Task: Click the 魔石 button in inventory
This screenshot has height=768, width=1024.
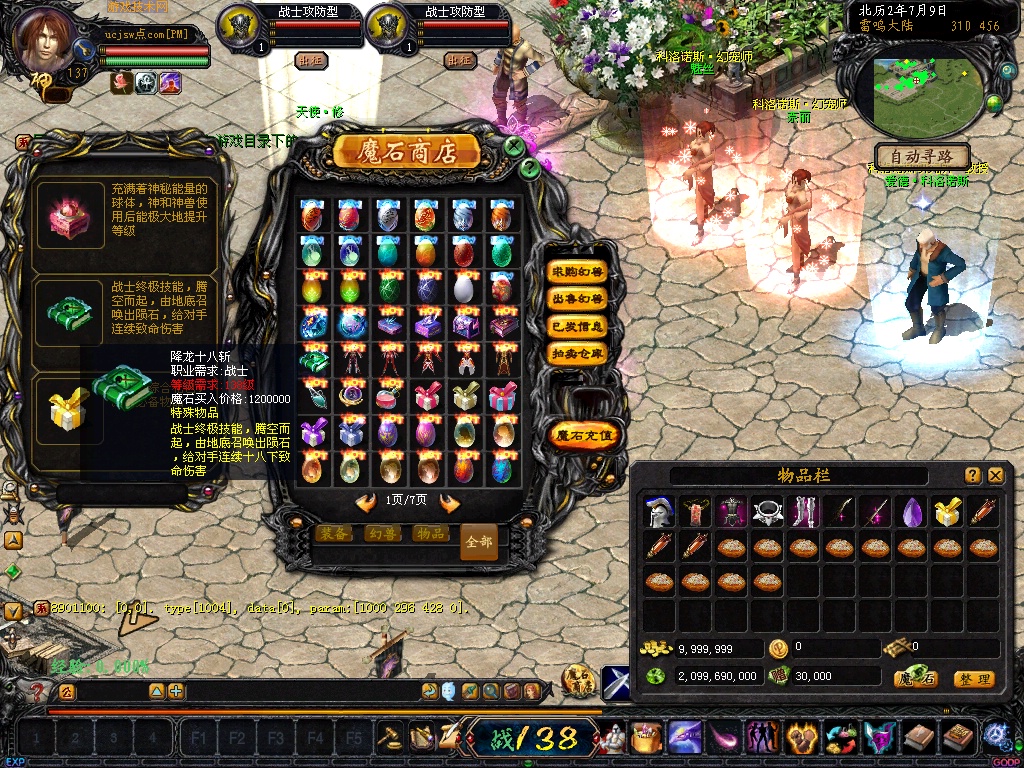Action: (x=915, y=679)
